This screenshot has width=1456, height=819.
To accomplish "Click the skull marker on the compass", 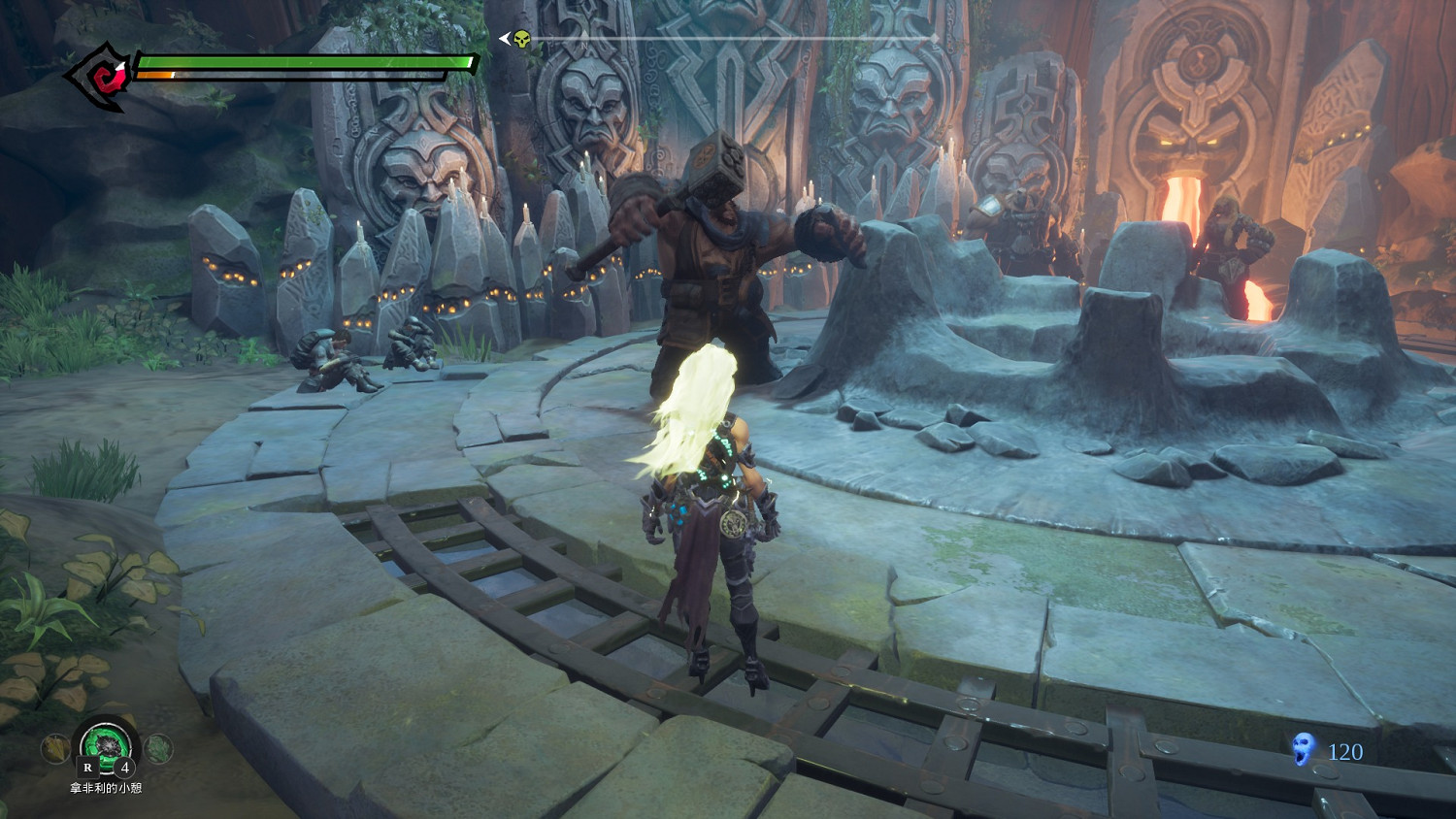I will click(x=522, y=40).
